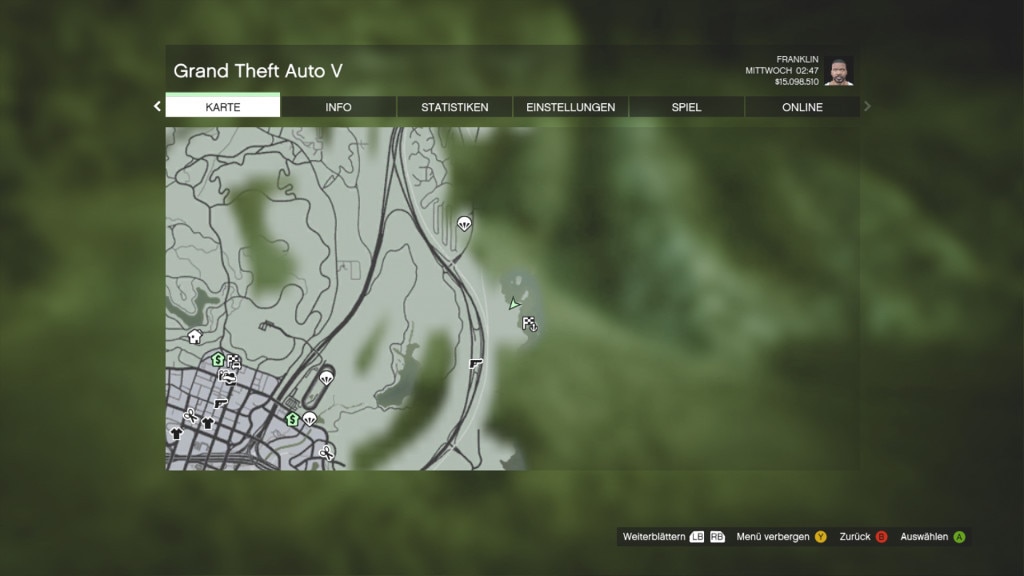This screenshot has height=576, width=1024.
Task: Go to the ONLINE tab
Action: [802, 107]
